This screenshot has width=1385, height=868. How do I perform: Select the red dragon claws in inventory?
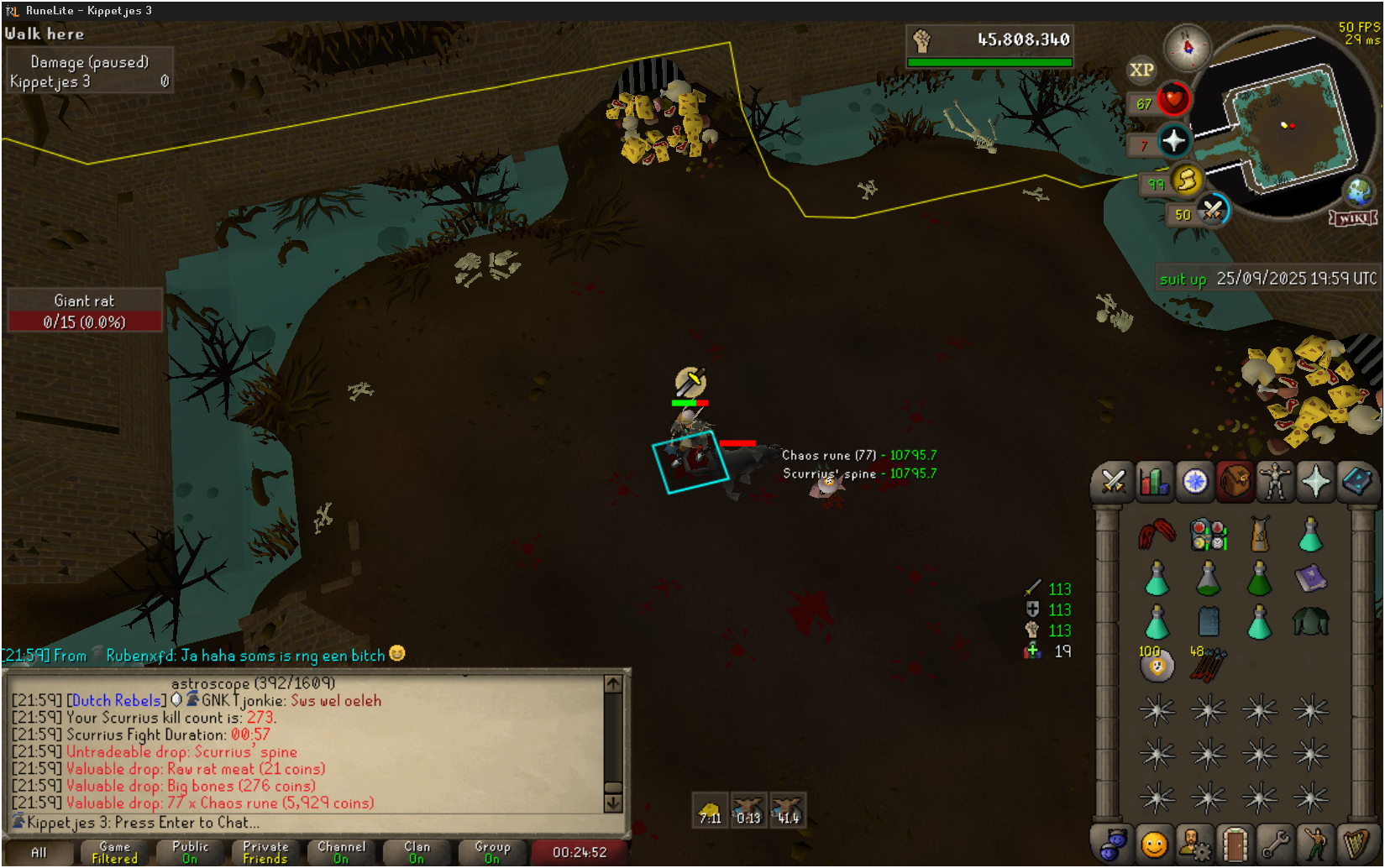tap(1157, 535)
